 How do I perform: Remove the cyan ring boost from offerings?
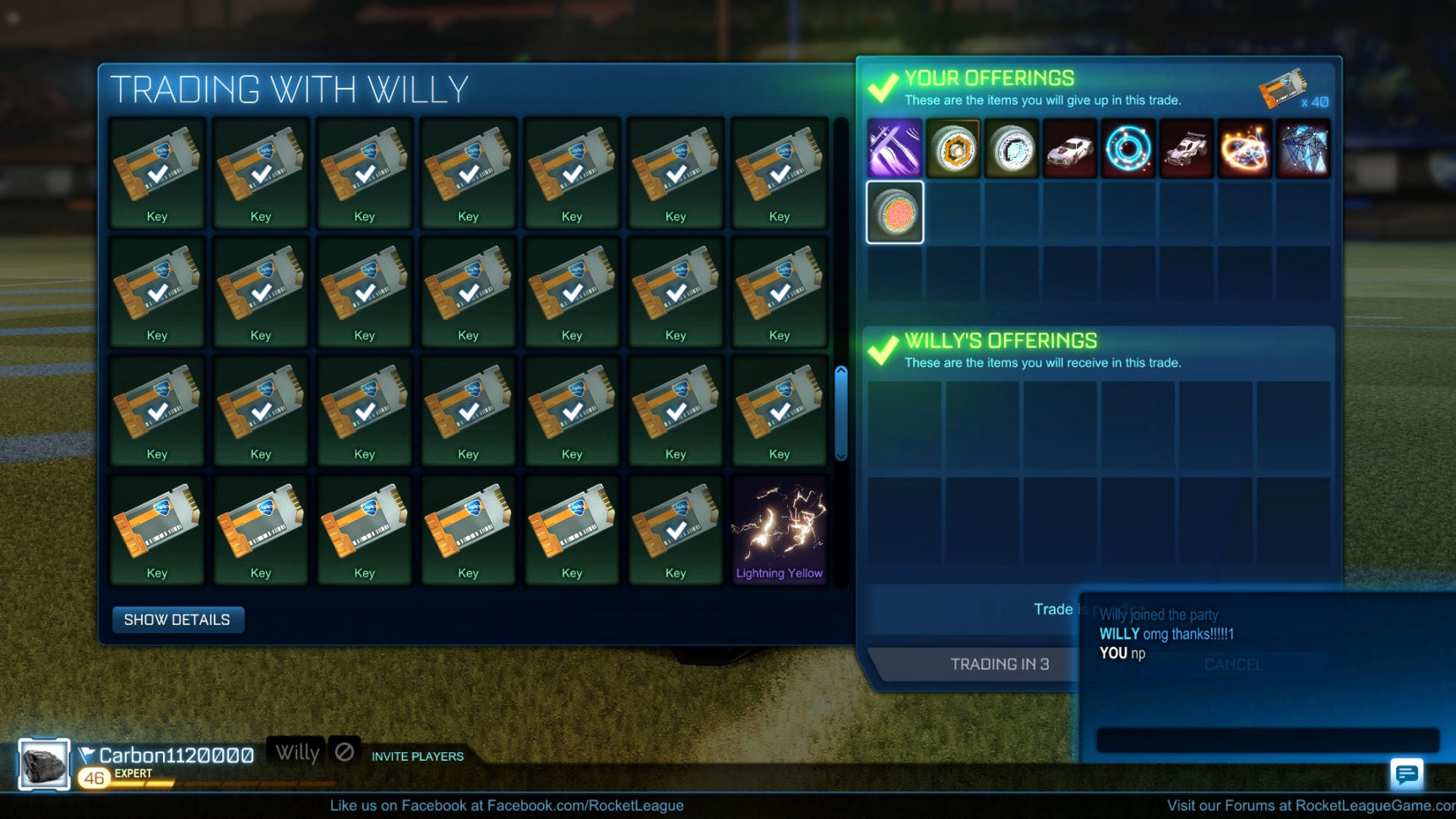(1128, 149)
